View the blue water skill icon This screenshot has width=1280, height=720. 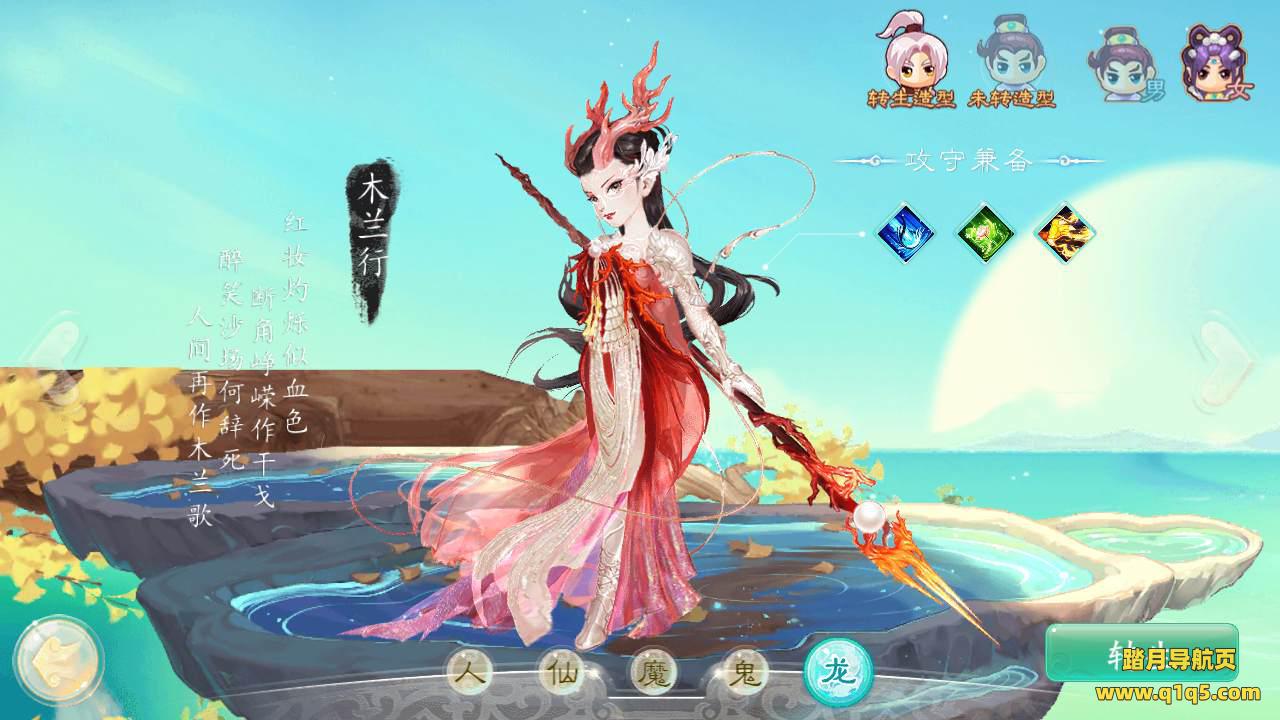tap(906, 233)
